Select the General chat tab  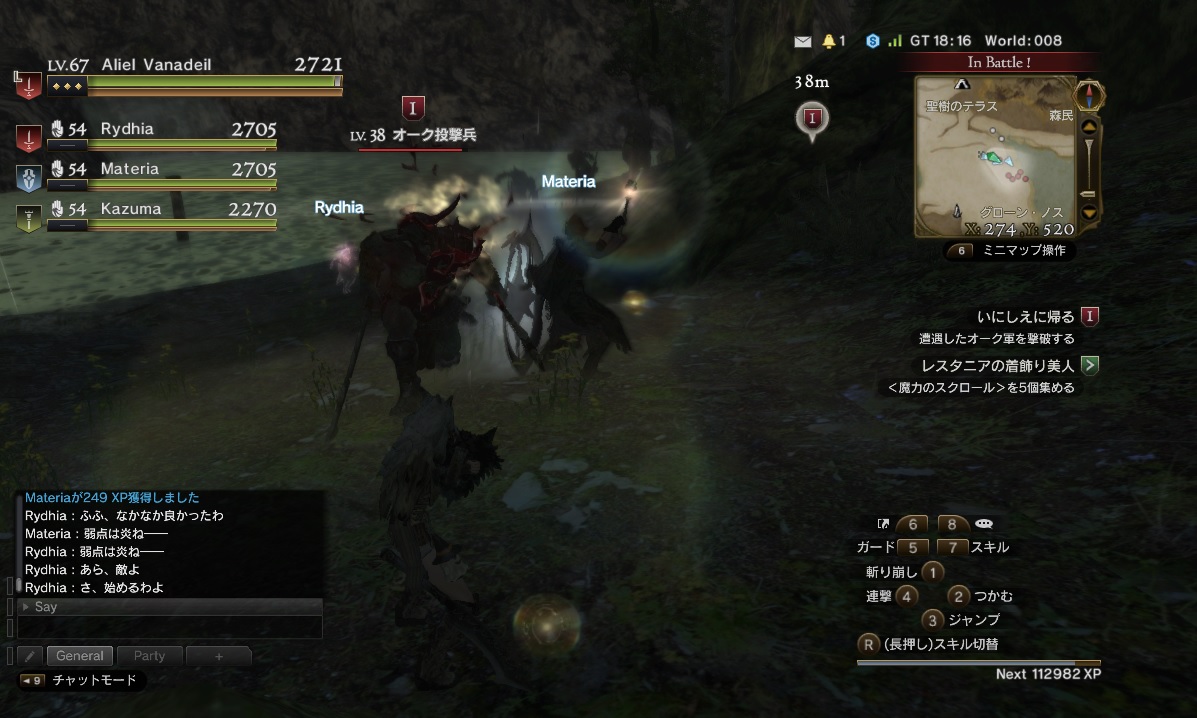[x=80, y=656]
